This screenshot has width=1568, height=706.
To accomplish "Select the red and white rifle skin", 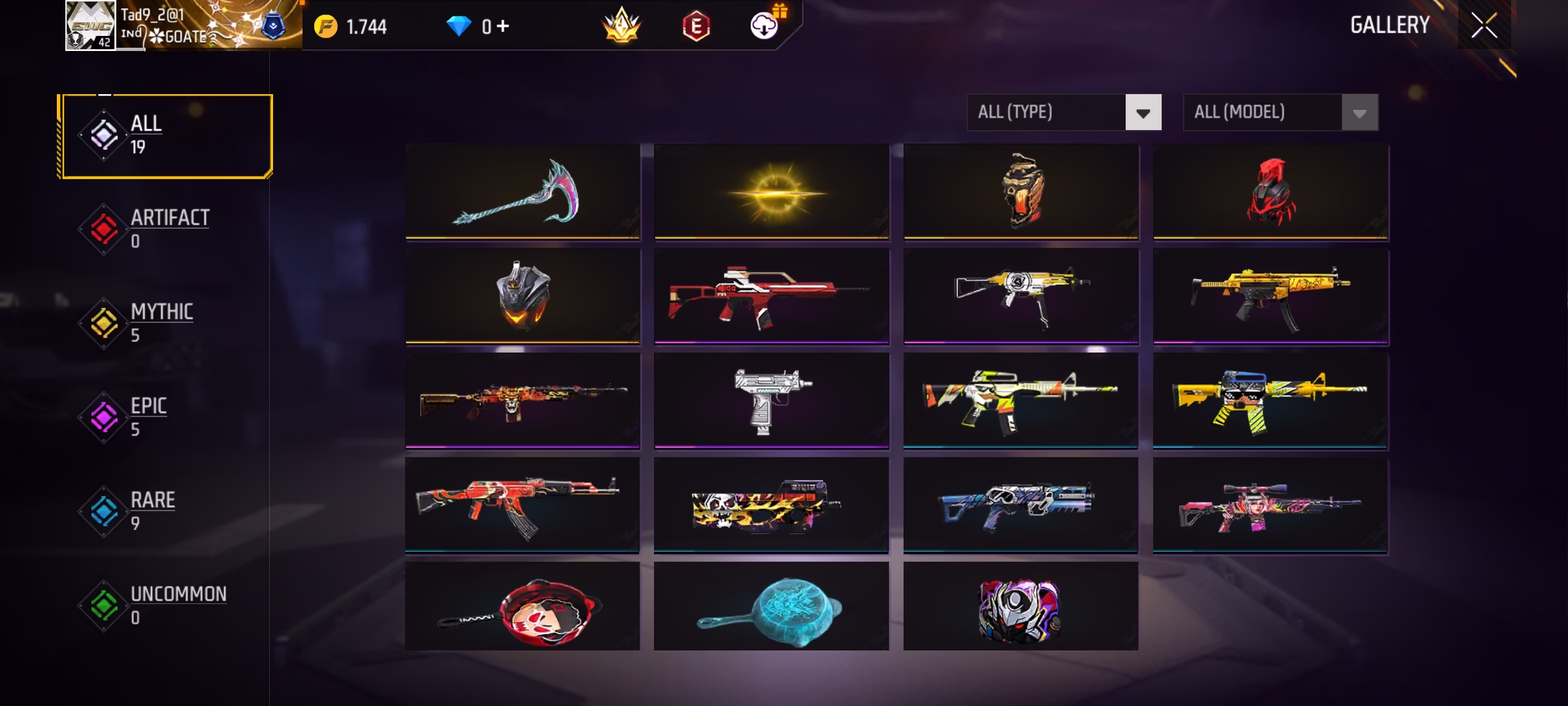I will (x=772, y=296).
